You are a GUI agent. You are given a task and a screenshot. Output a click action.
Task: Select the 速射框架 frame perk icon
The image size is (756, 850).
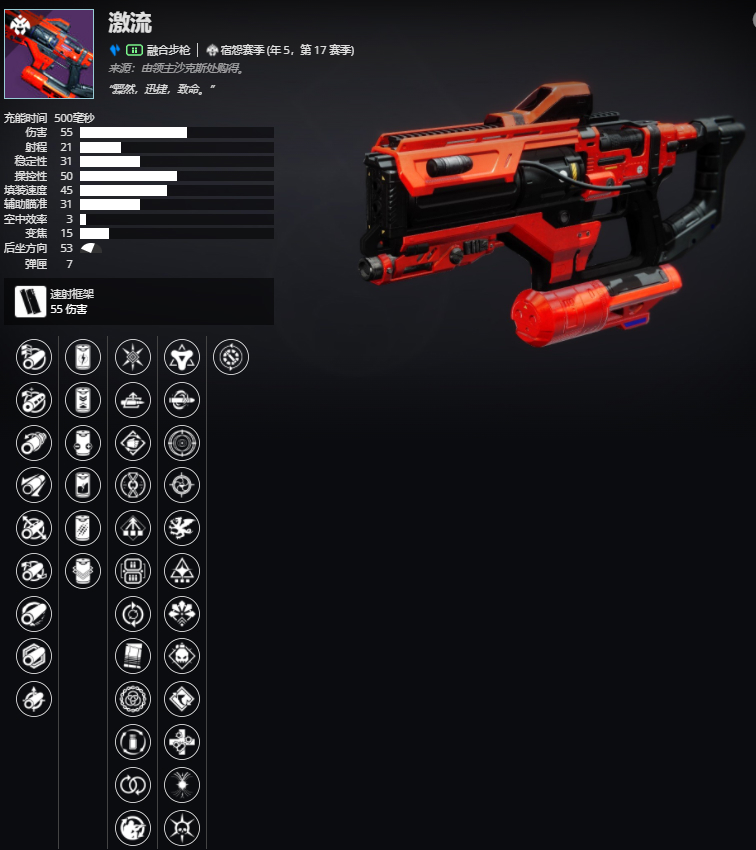[30, 301]
